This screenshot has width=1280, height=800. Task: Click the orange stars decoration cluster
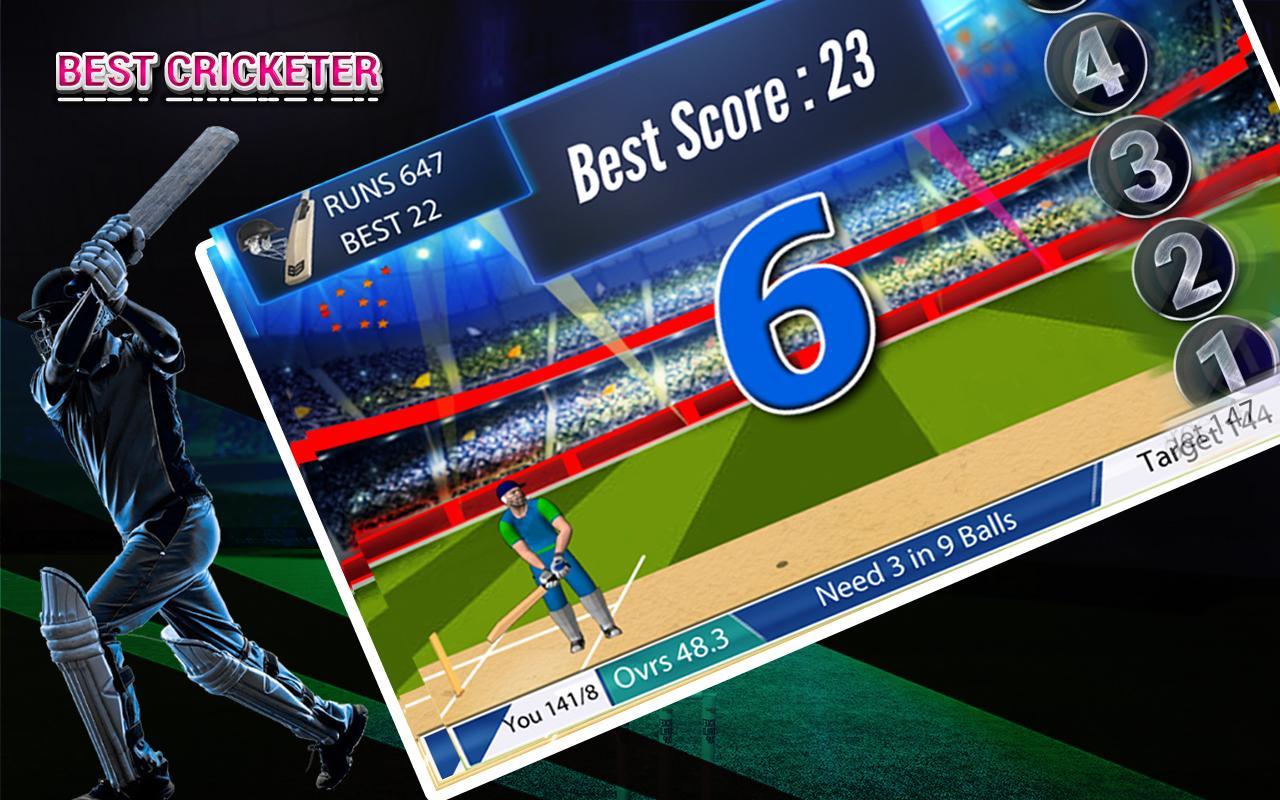[355, 300]
